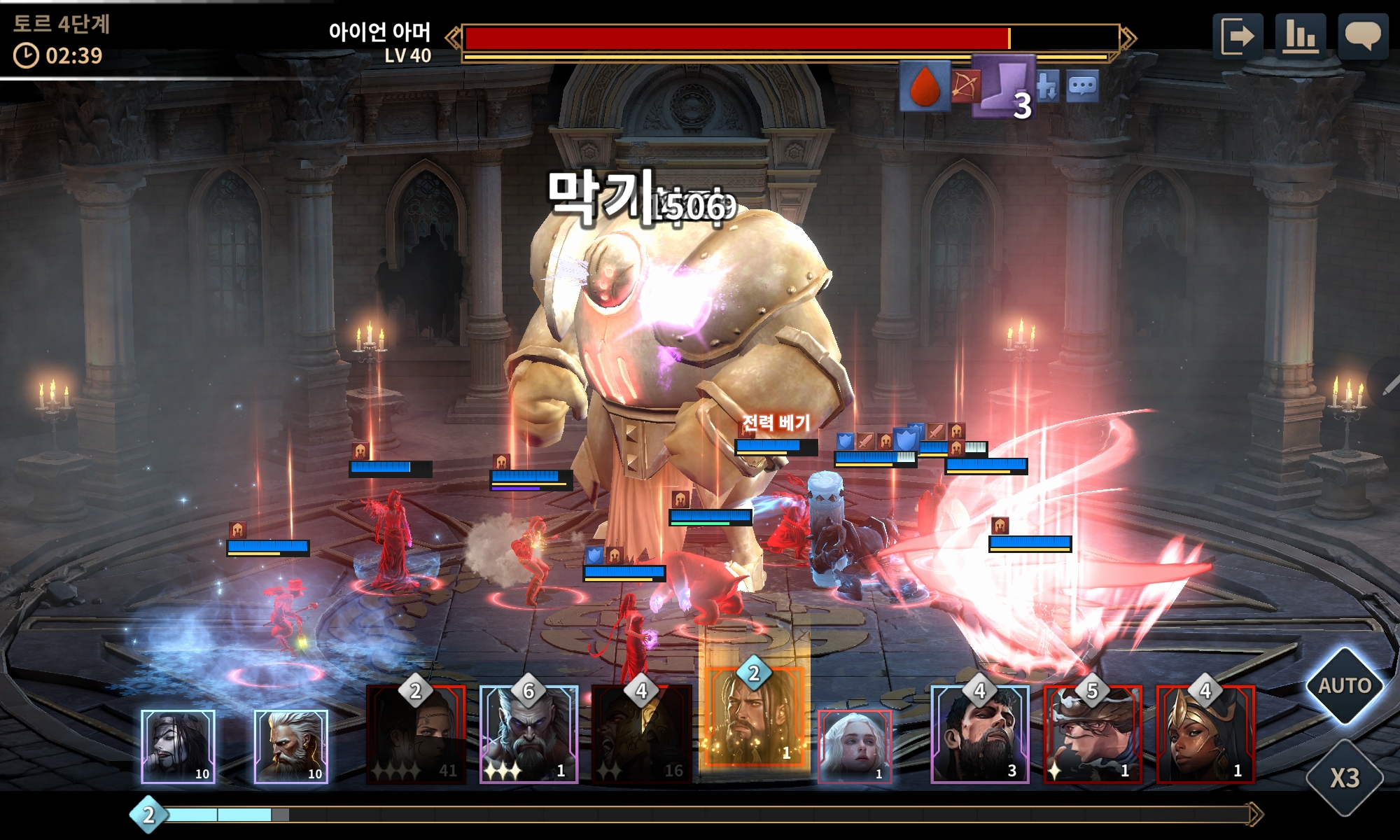Open the chat speech bubble

(x=1362, y=36)
